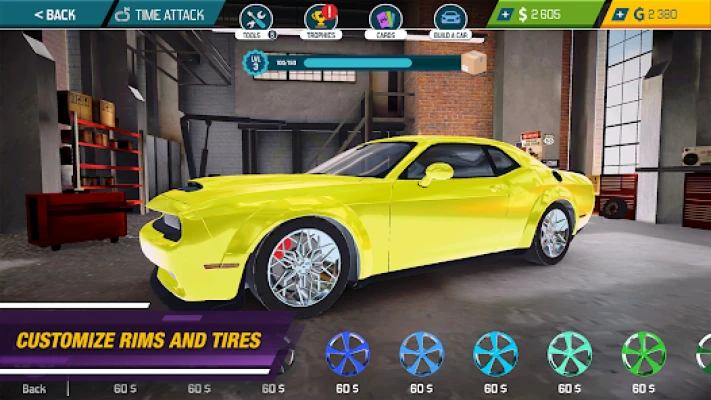711x400 pixels.
Task: Select the green rim option
Action: [x=643, y=353]
